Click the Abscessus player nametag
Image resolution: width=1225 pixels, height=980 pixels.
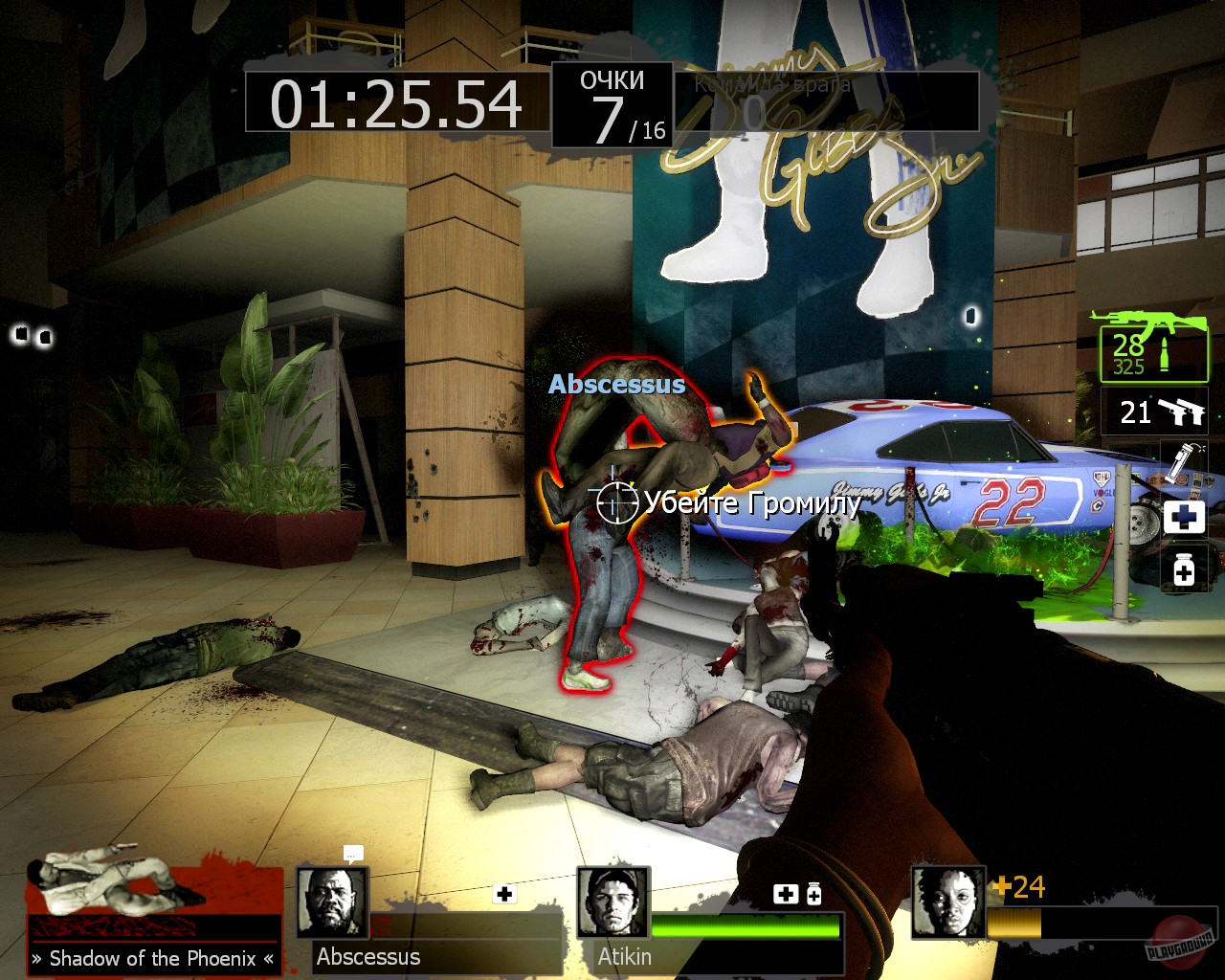point(616,386)
